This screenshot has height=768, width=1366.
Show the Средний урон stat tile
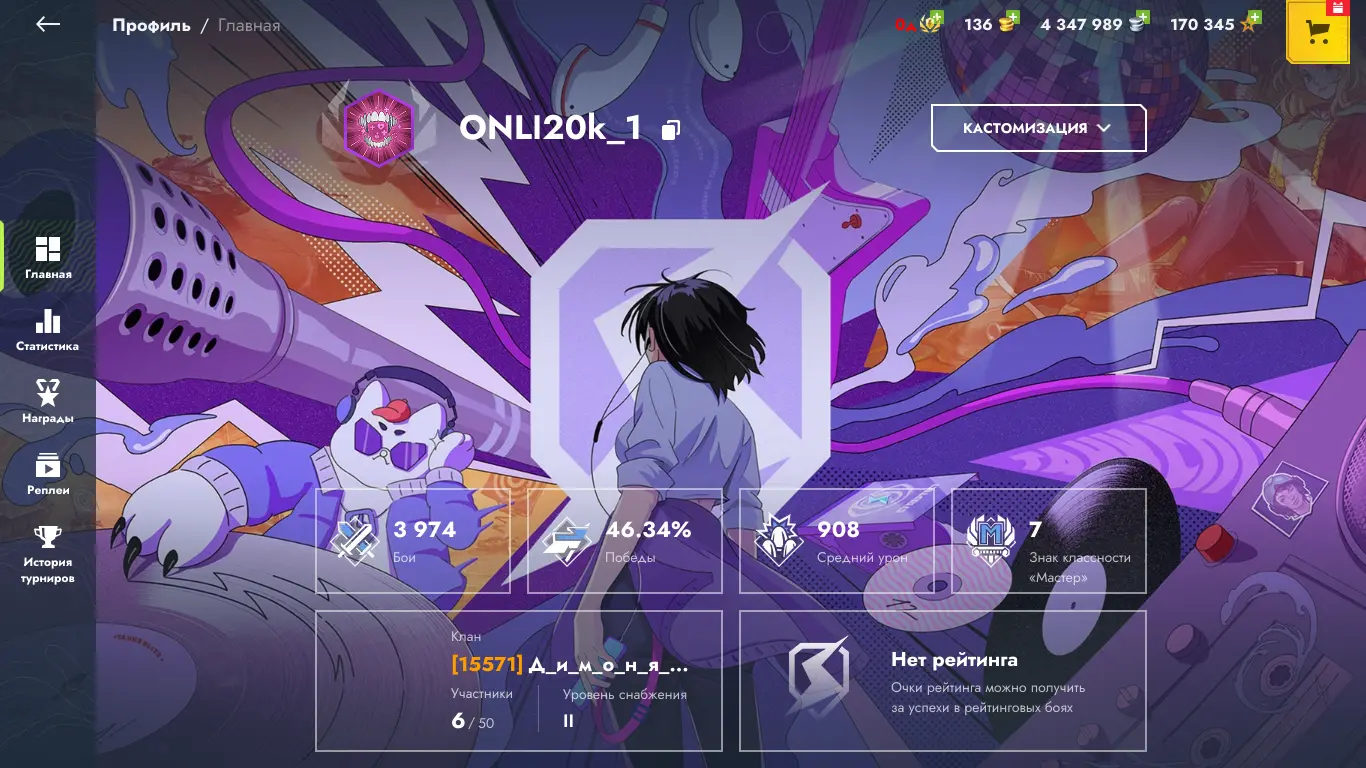pyautogui.click(x=837, y=541)
